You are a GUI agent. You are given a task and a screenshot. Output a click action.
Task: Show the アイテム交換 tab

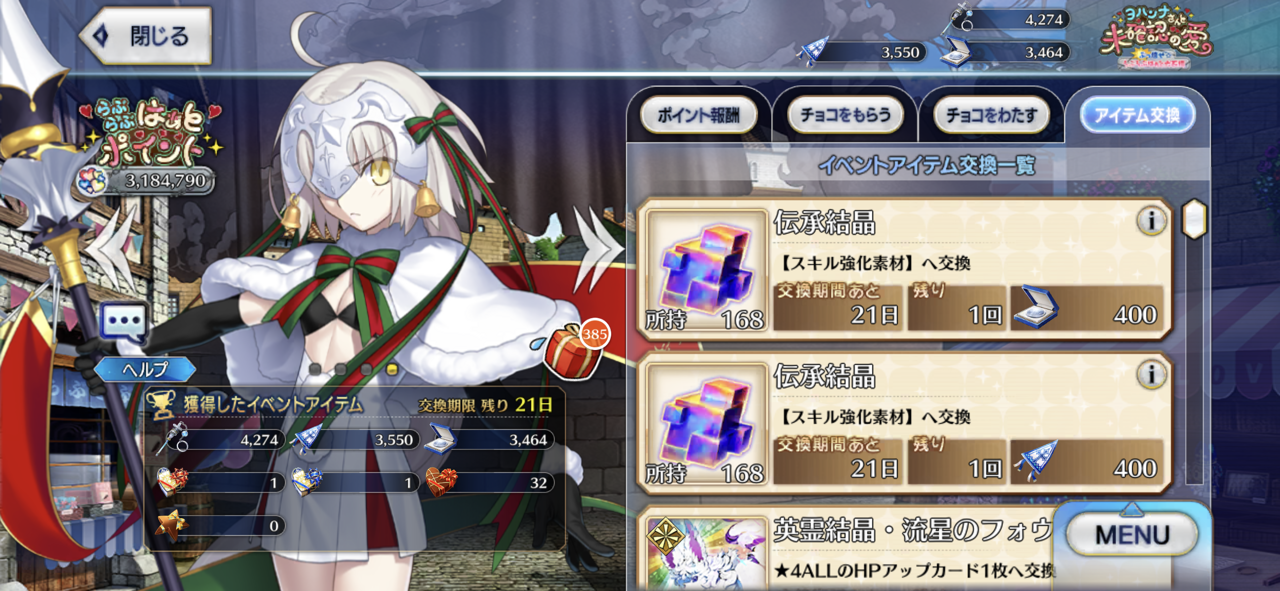(1137, 116)
